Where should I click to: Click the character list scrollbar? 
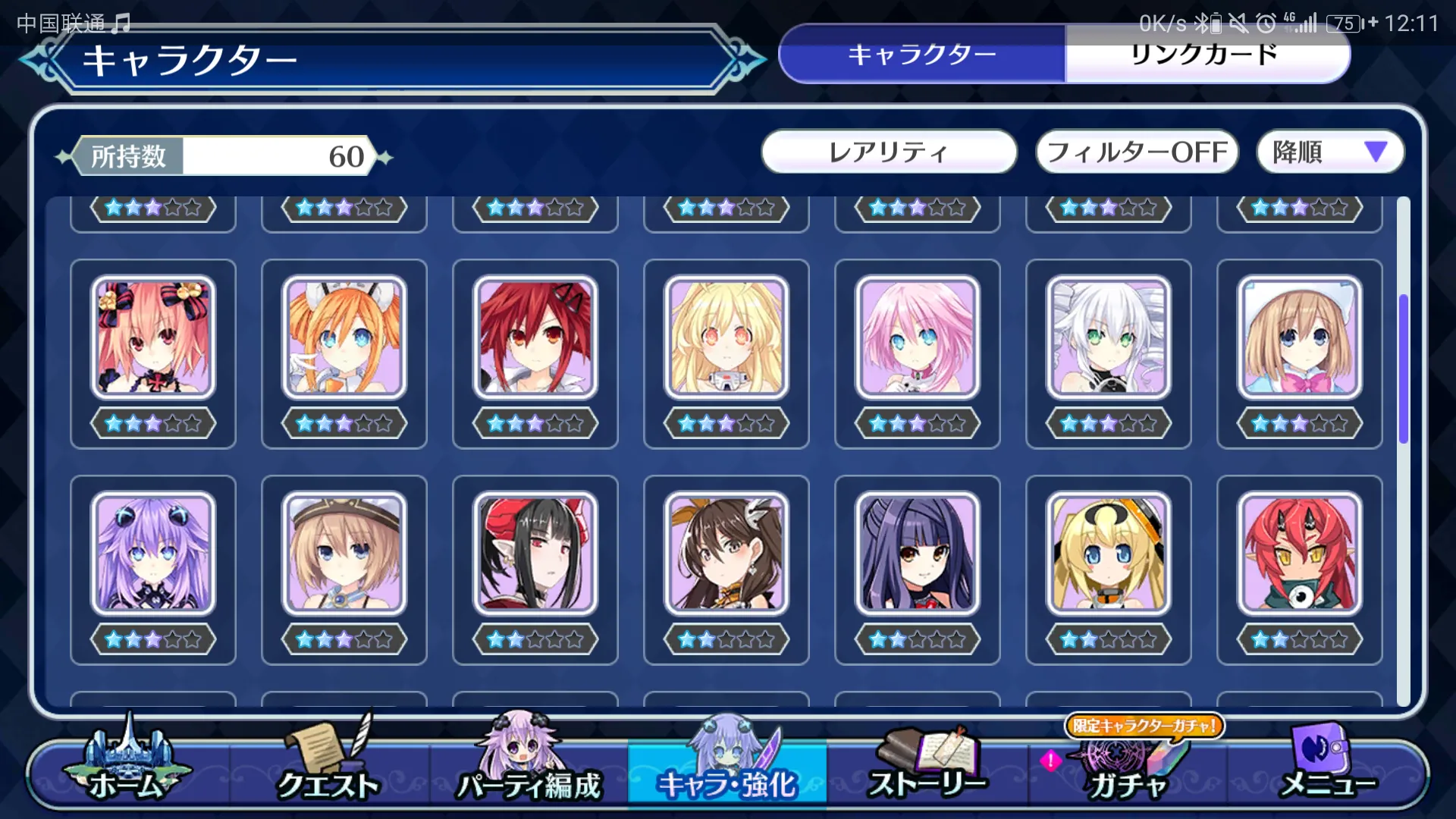click(x=1404, y=369)
